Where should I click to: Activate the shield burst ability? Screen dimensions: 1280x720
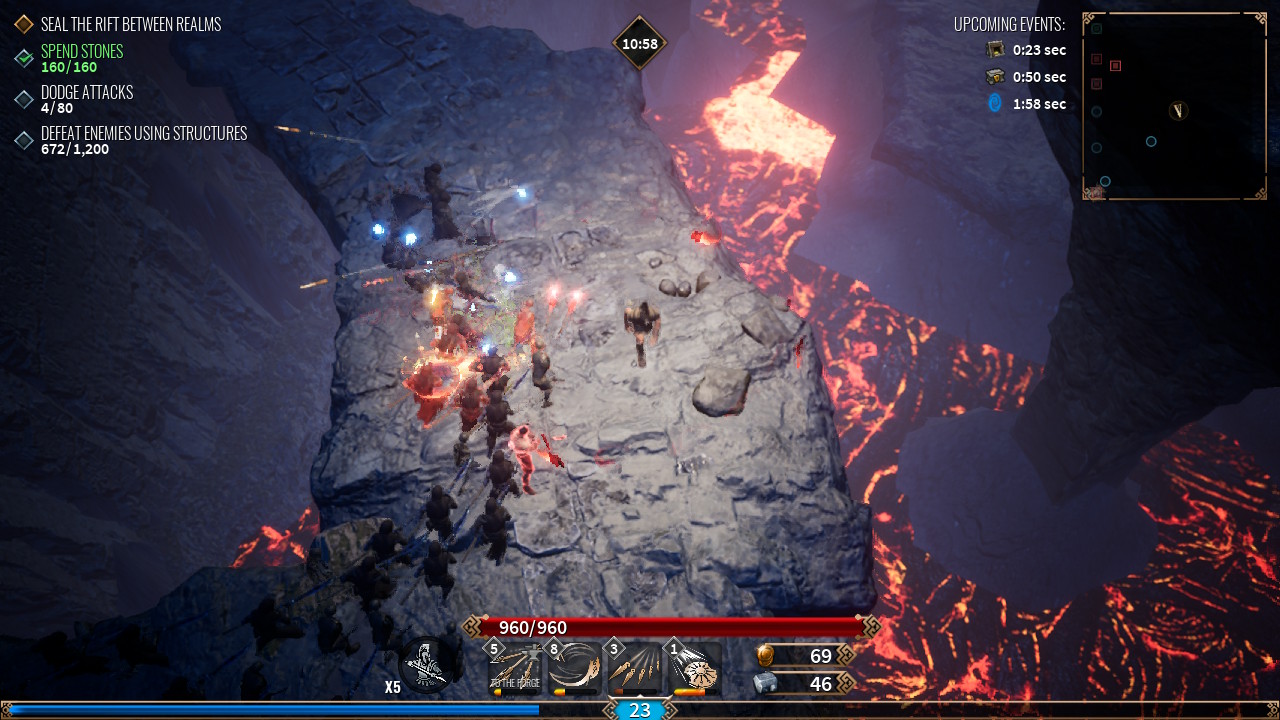pos(696,669)
